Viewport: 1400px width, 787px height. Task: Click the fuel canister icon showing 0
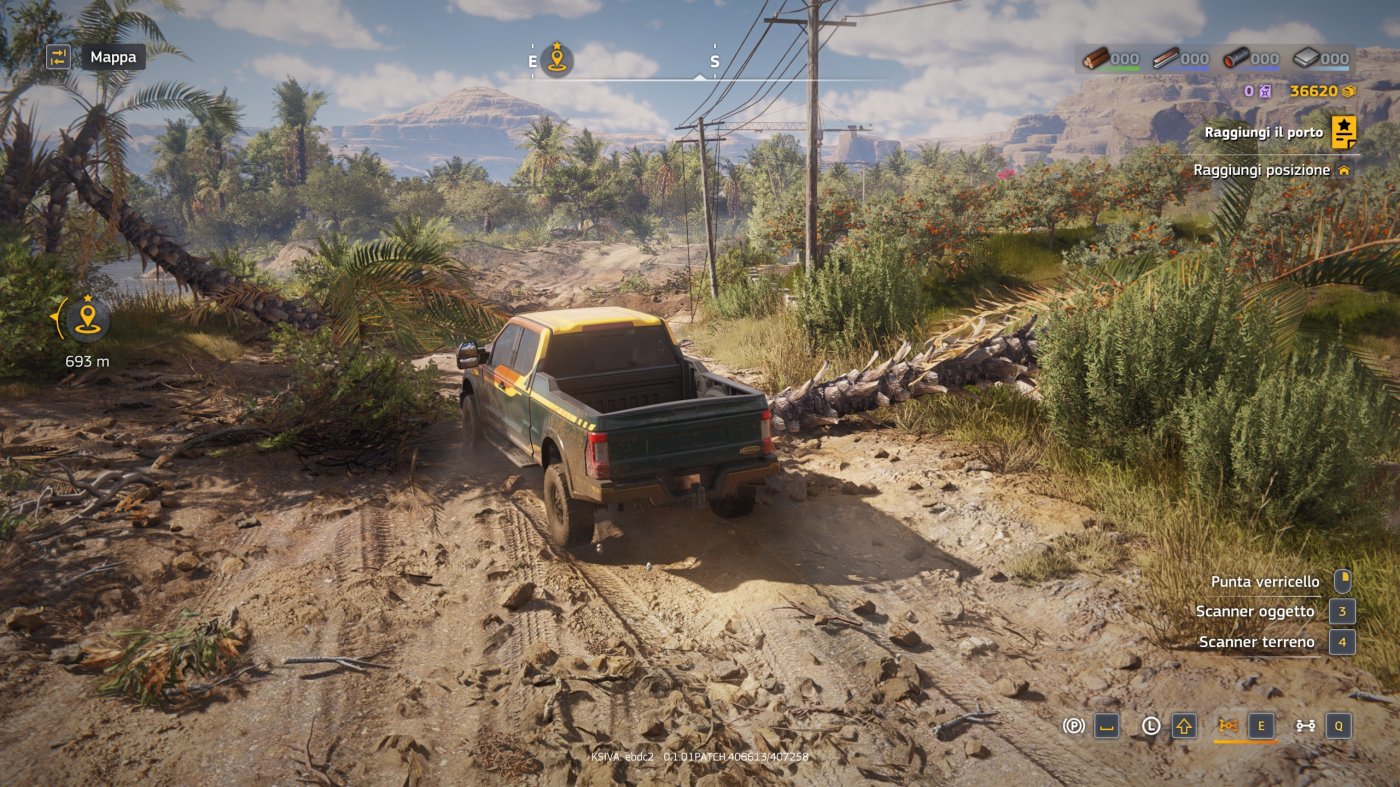pyautogui.click(x=1265, y=91)
